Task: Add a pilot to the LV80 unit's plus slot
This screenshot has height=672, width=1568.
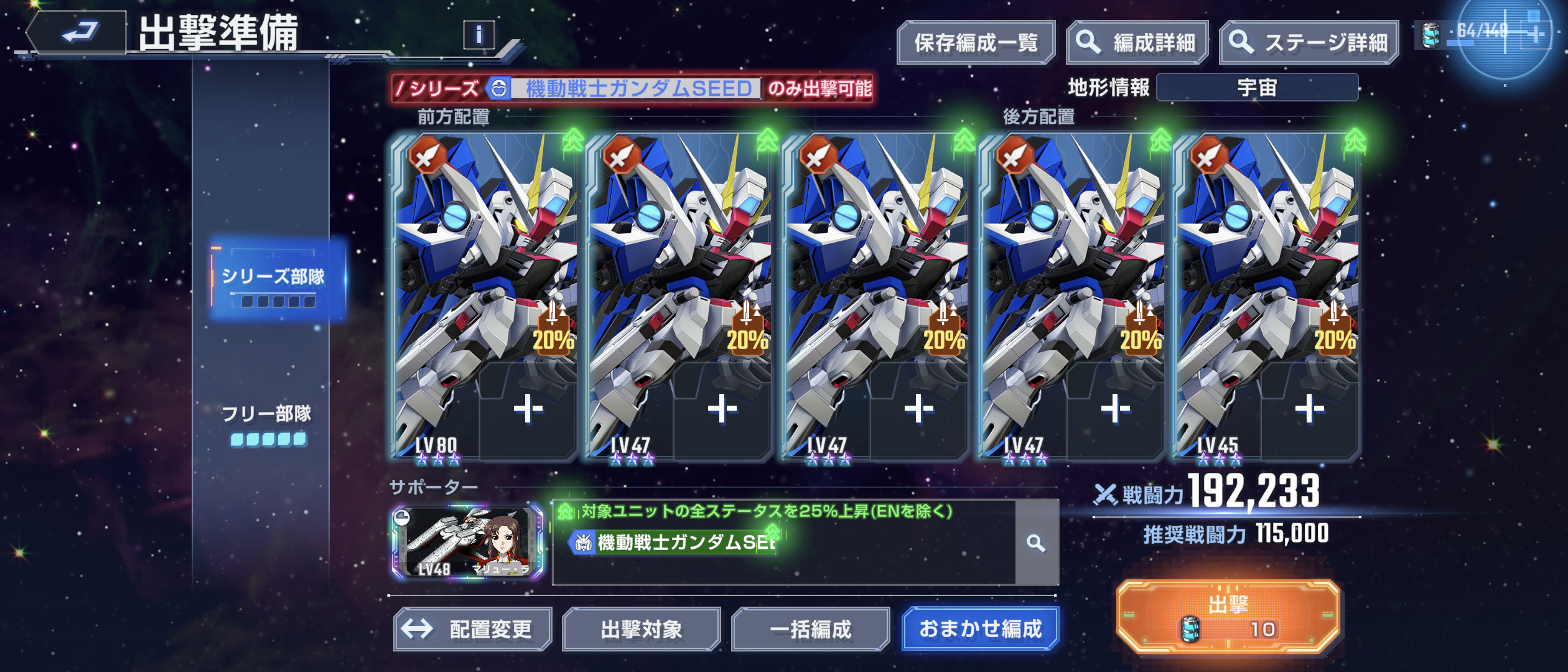Action: click(x=528, y=409)
